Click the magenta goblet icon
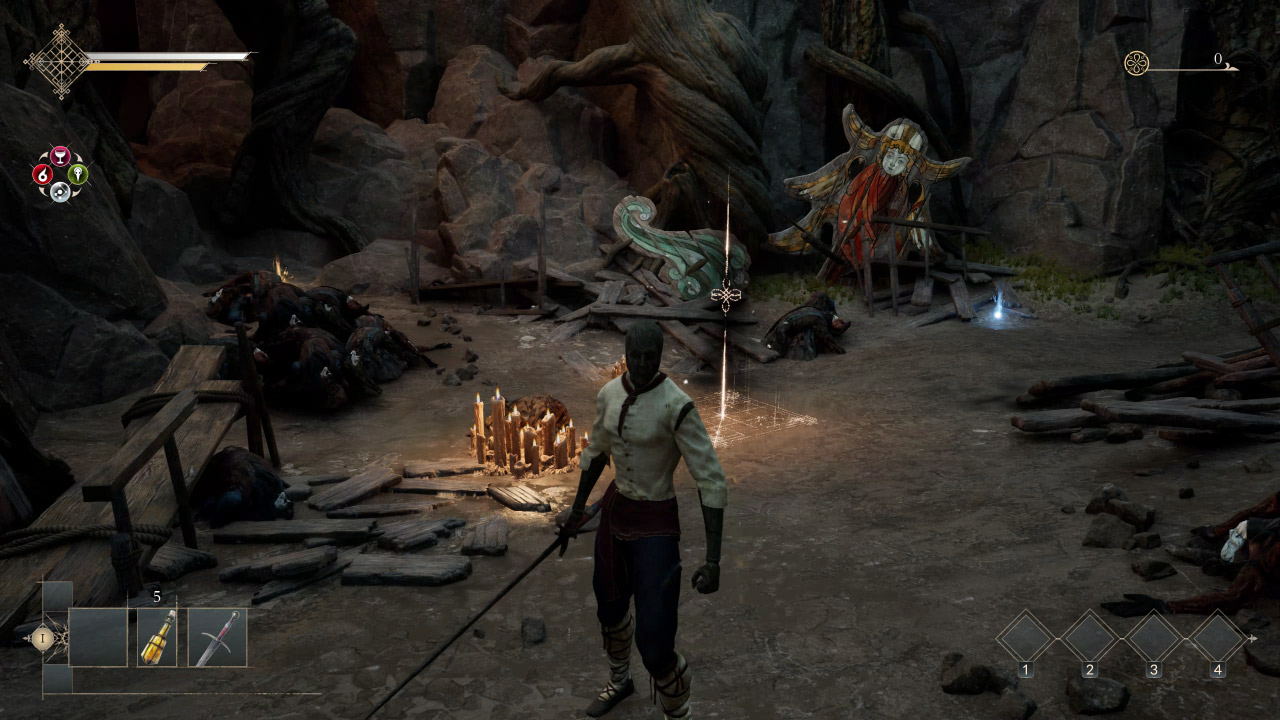Screen dimensions: 1280x720 tap(60, 156)
